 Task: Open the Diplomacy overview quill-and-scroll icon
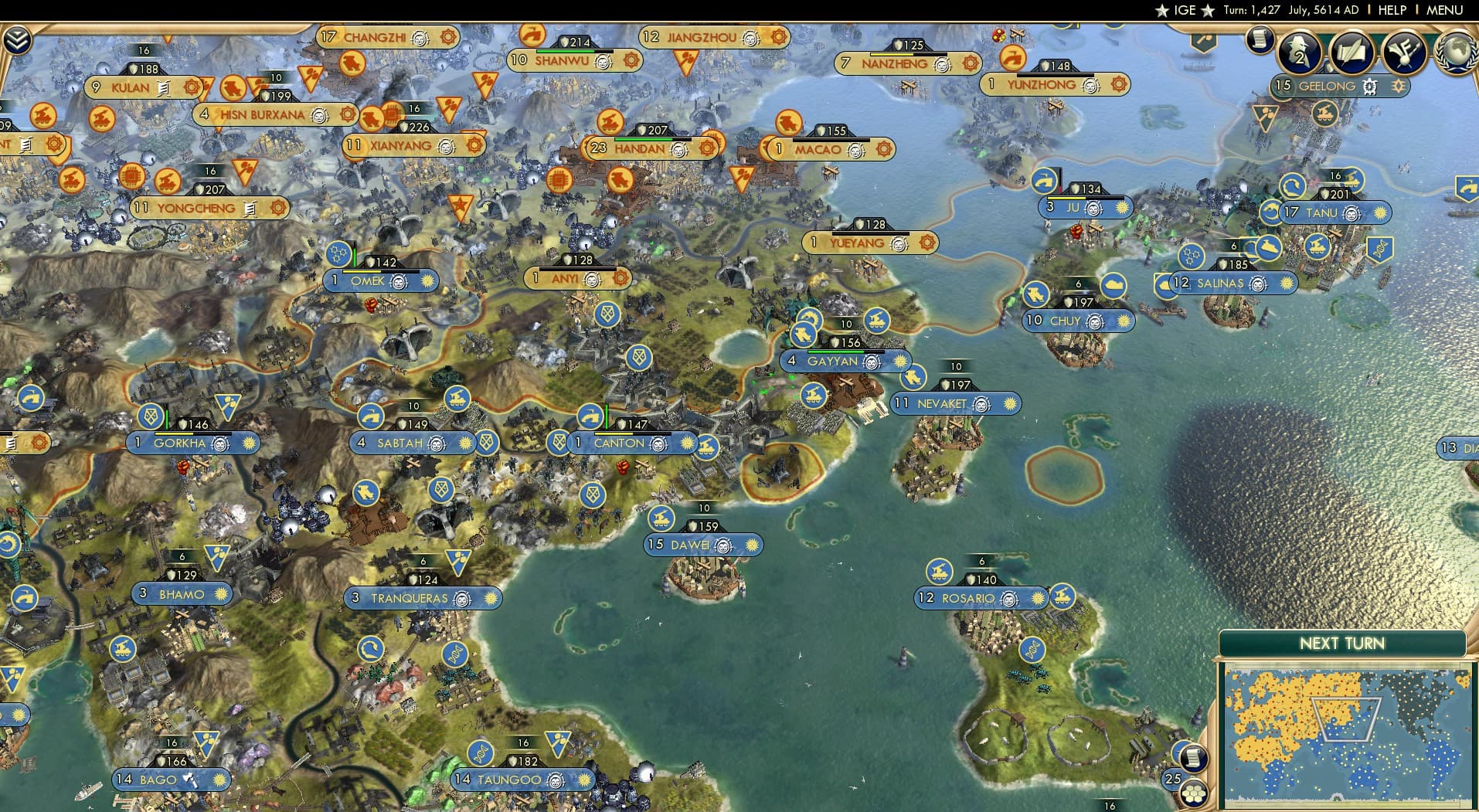tap(1351, 53)
